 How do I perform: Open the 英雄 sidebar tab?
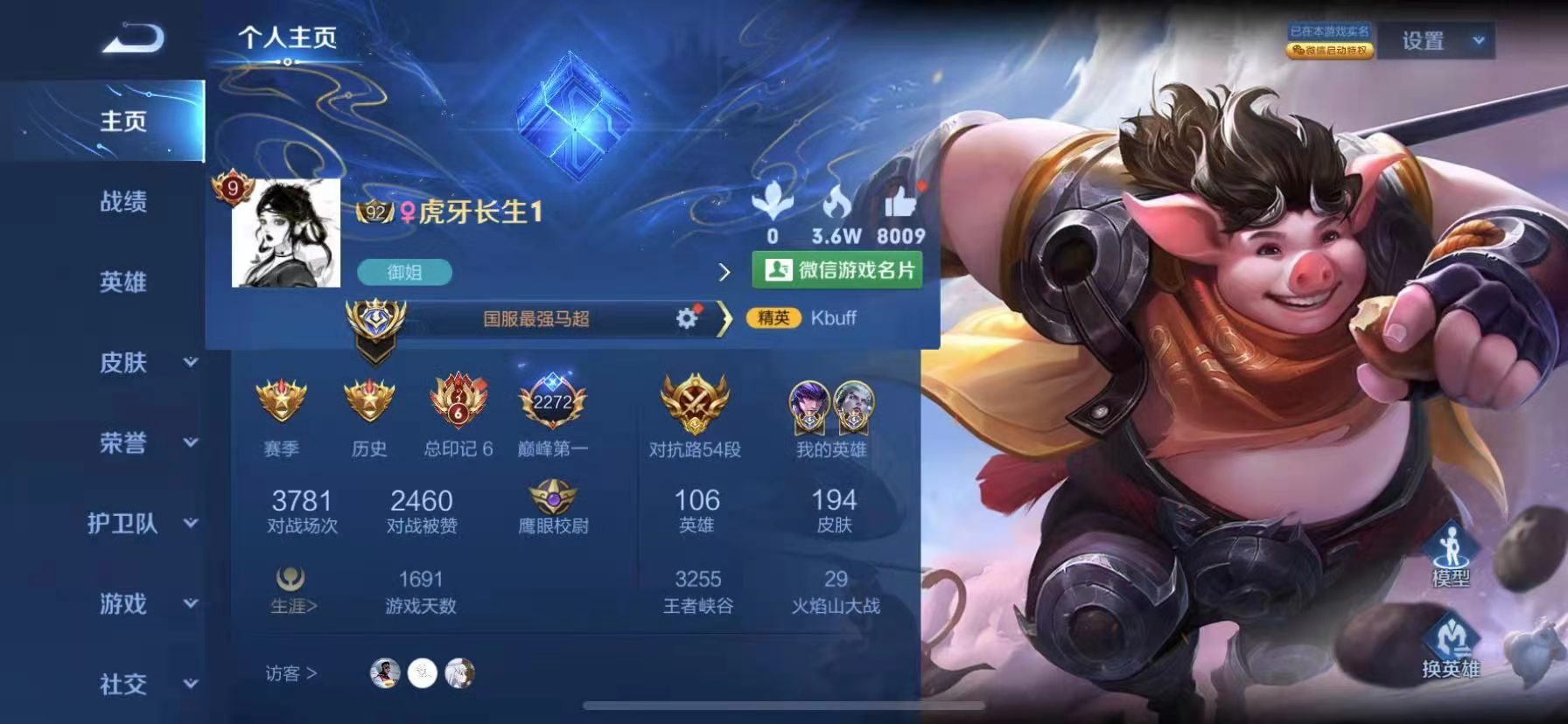tap(121, 282)
